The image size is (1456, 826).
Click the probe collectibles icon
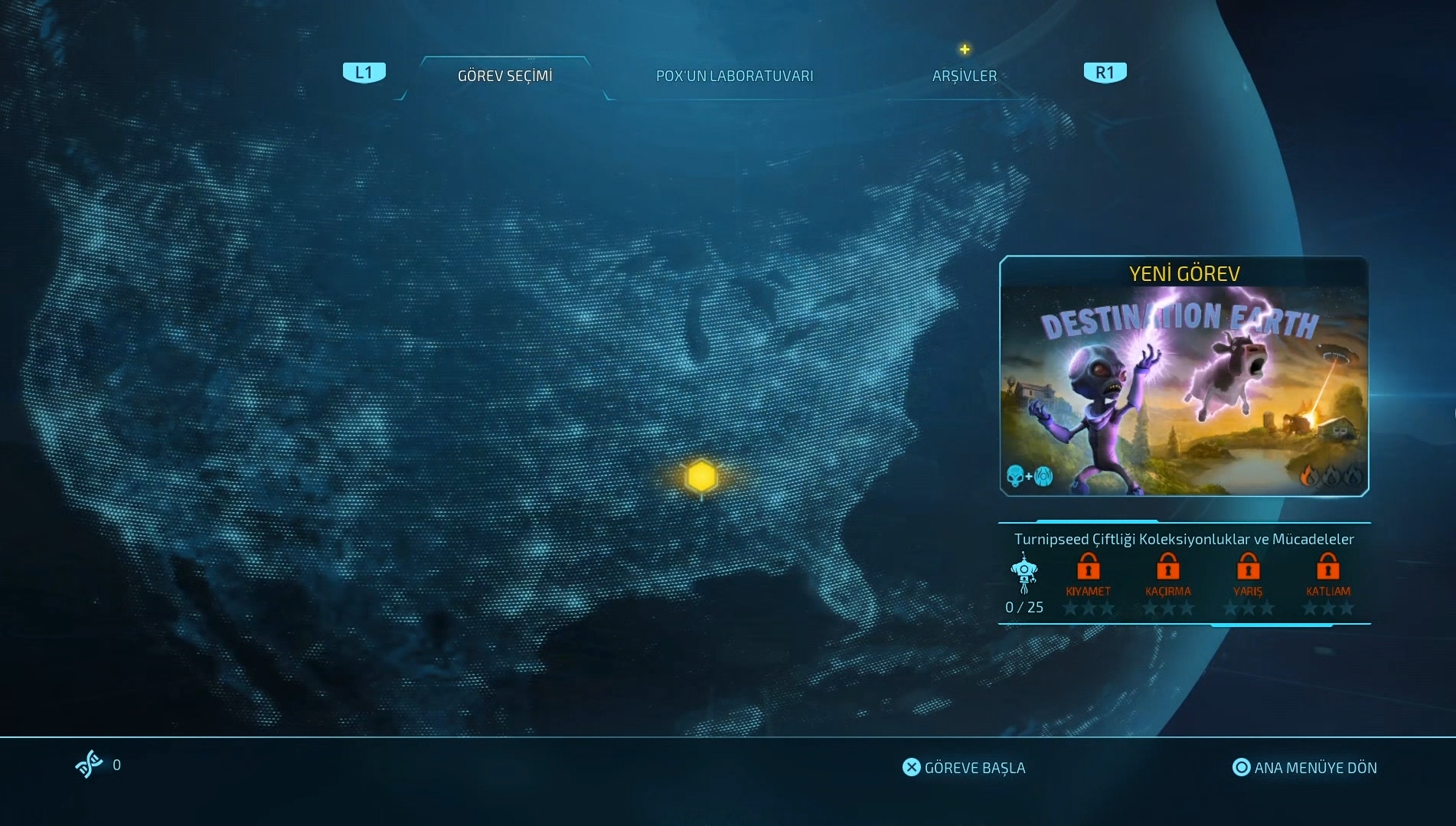[1023, 574]
